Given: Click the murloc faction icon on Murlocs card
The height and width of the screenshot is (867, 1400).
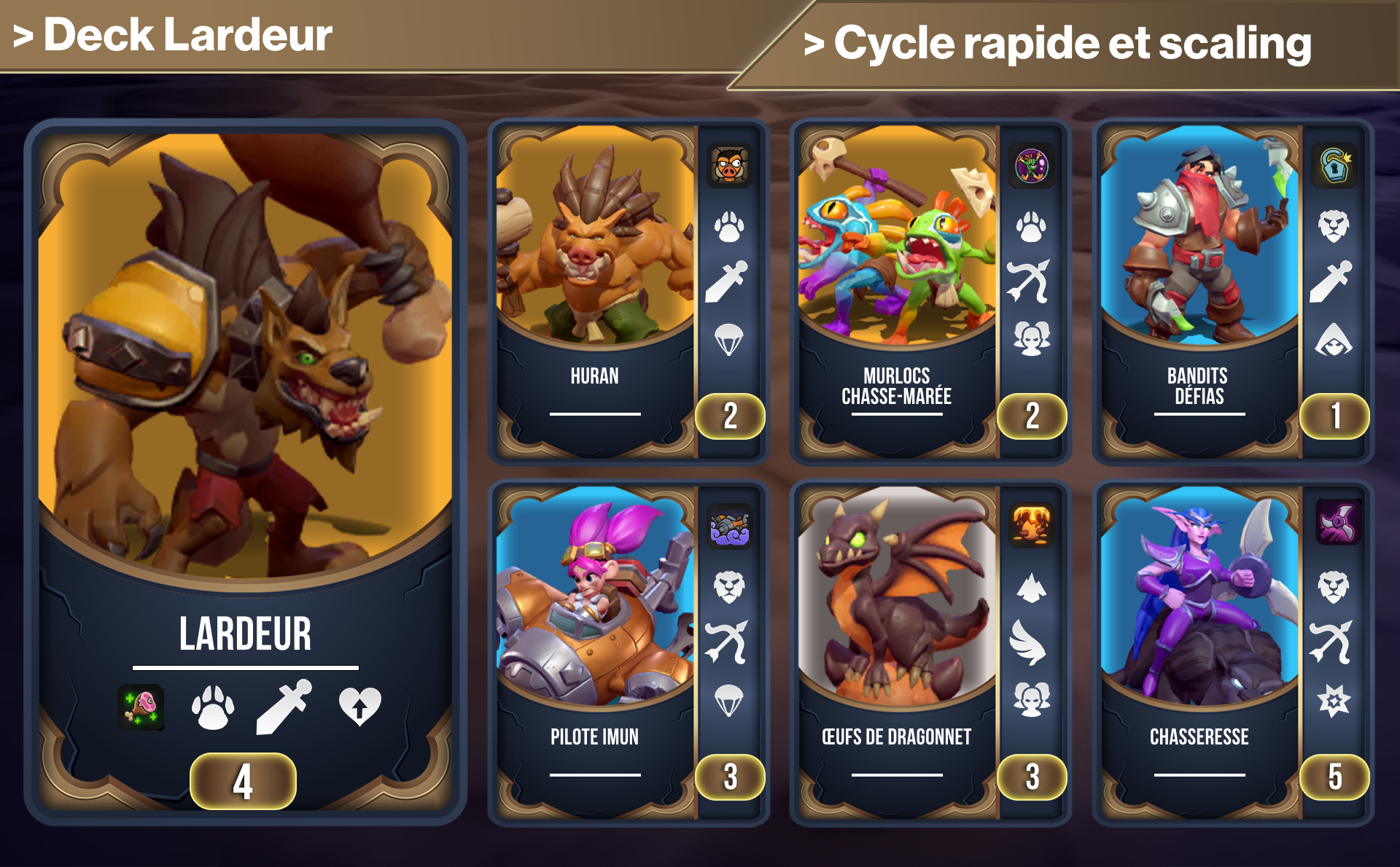Looking at the screenshot, I should pos(1032,166).
